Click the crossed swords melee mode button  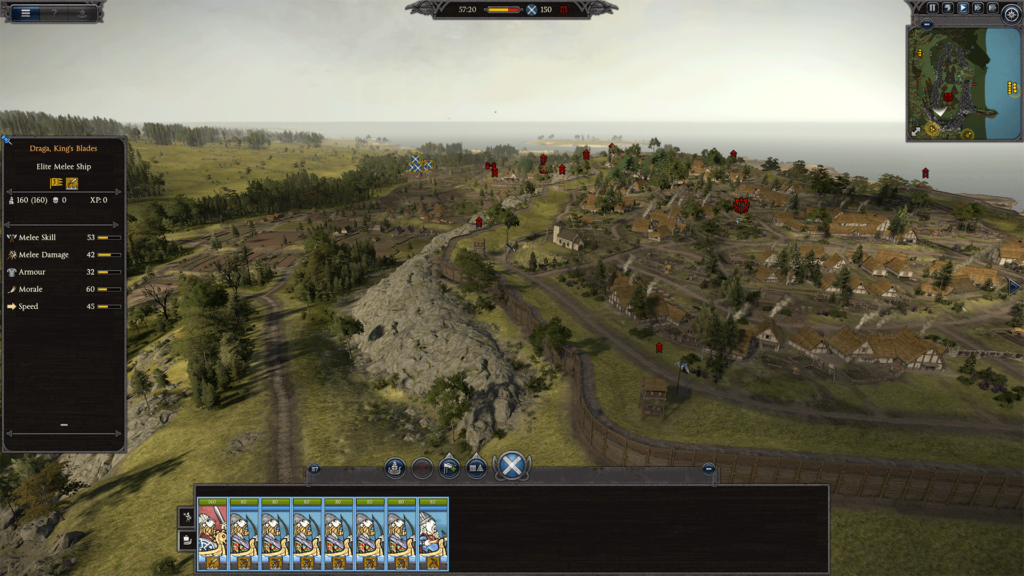tap(511, 466)
